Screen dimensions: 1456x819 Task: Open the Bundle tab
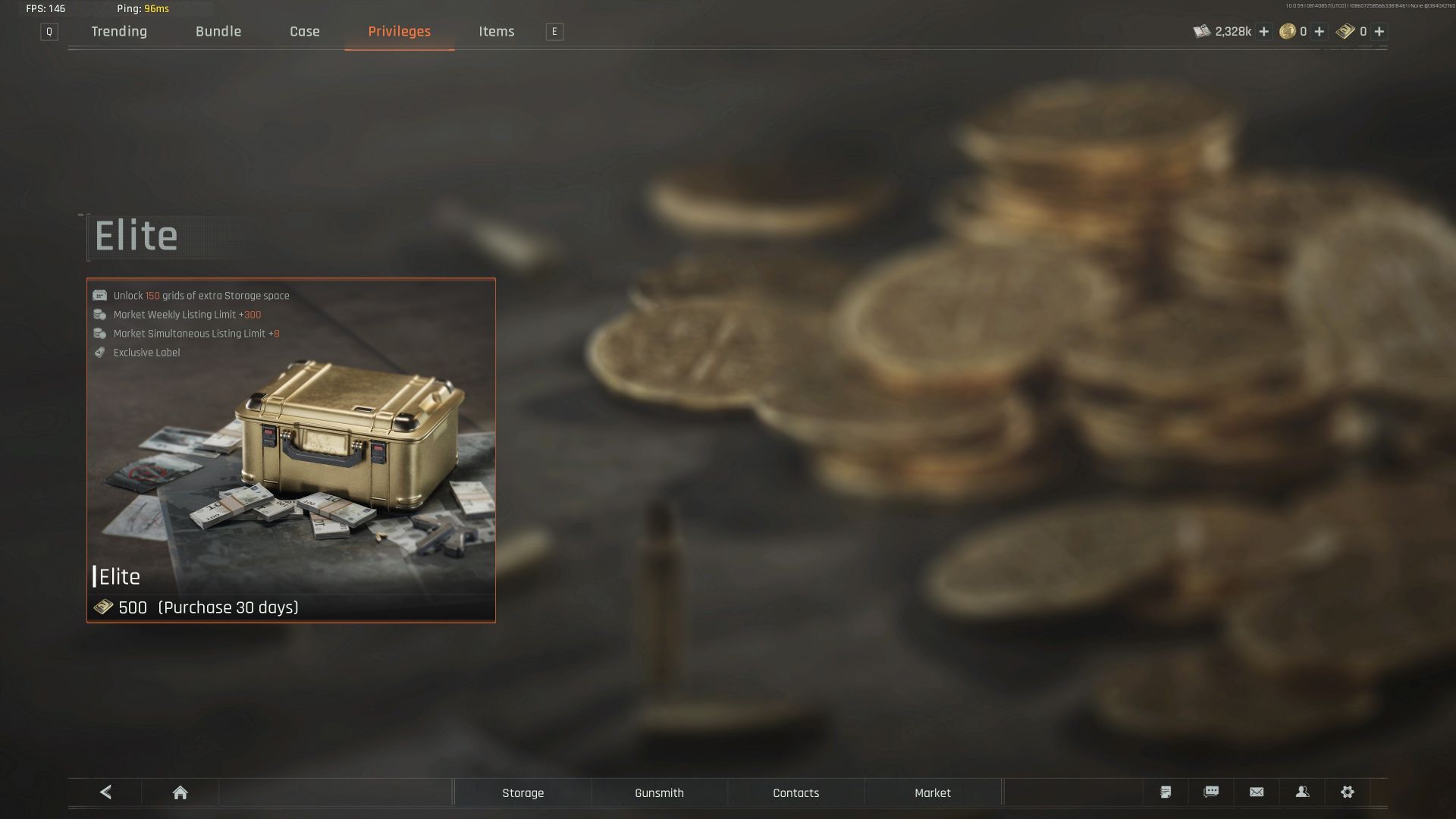point(218,31)
